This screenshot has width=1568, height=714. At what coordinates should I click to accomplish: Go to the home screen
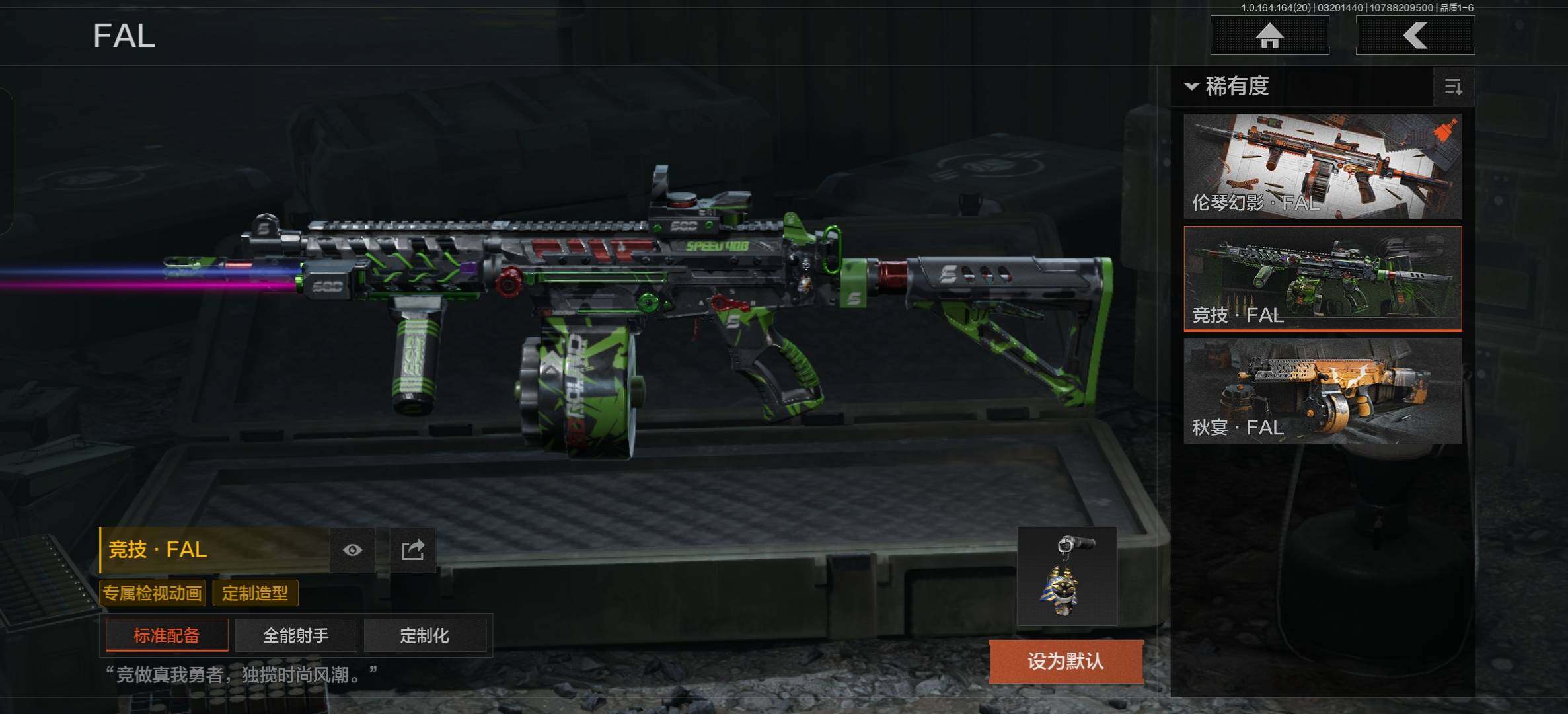tap(1269, 36)
